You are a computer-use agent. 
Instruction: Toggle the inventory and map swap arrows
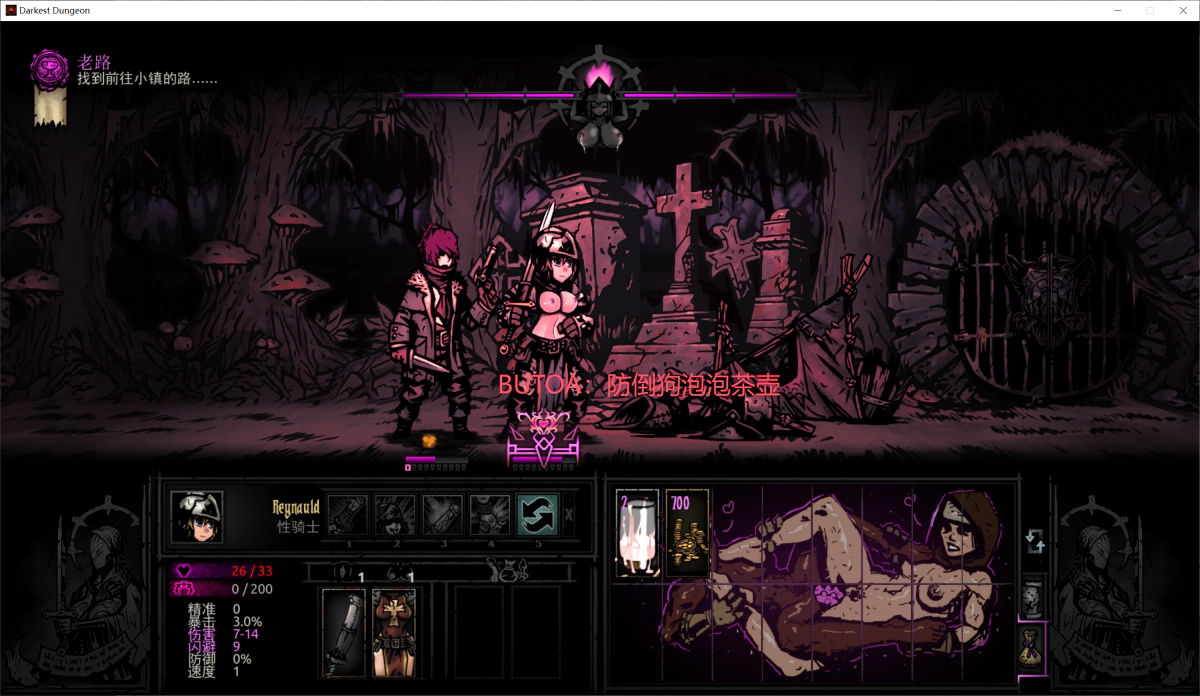pos(1034,541)
